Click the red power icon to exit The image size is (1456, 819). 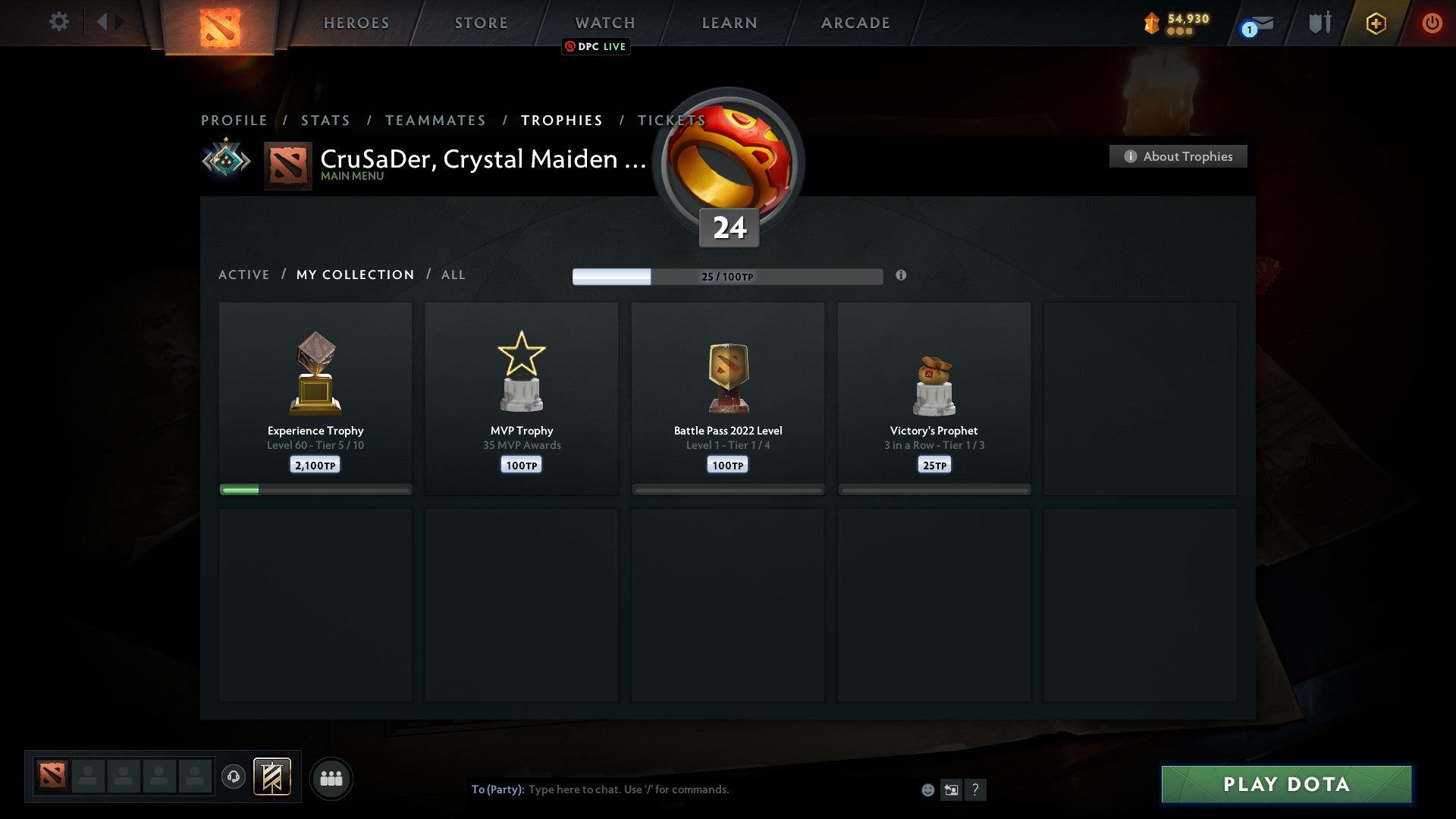(x=1432, y=23)
